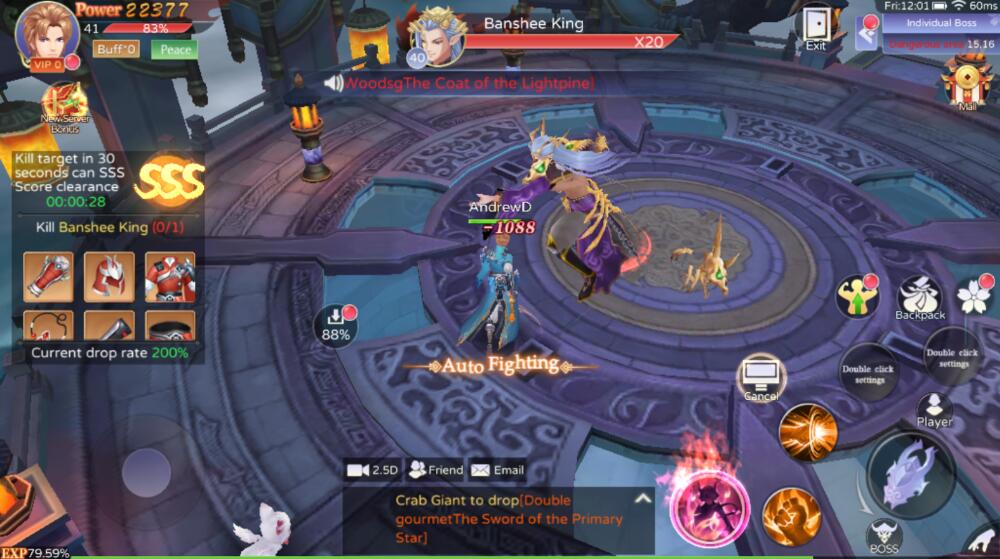
Task: Open the green arrow power-up icon
Action: [x=857, y=296]
